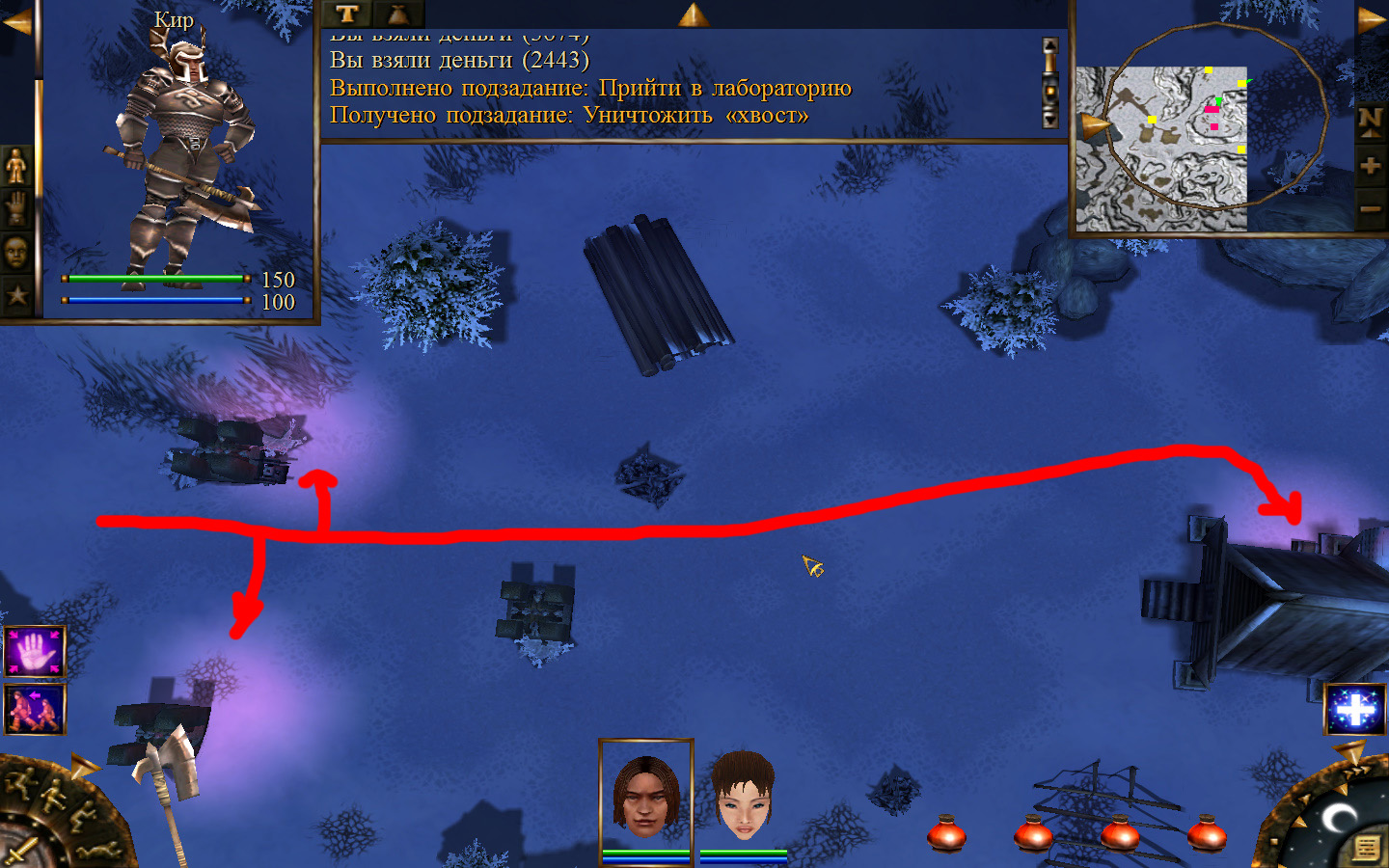The width and height of the screenshot is (1389, 868).
Task: Open the star tab
Action: tap(16, 295)
